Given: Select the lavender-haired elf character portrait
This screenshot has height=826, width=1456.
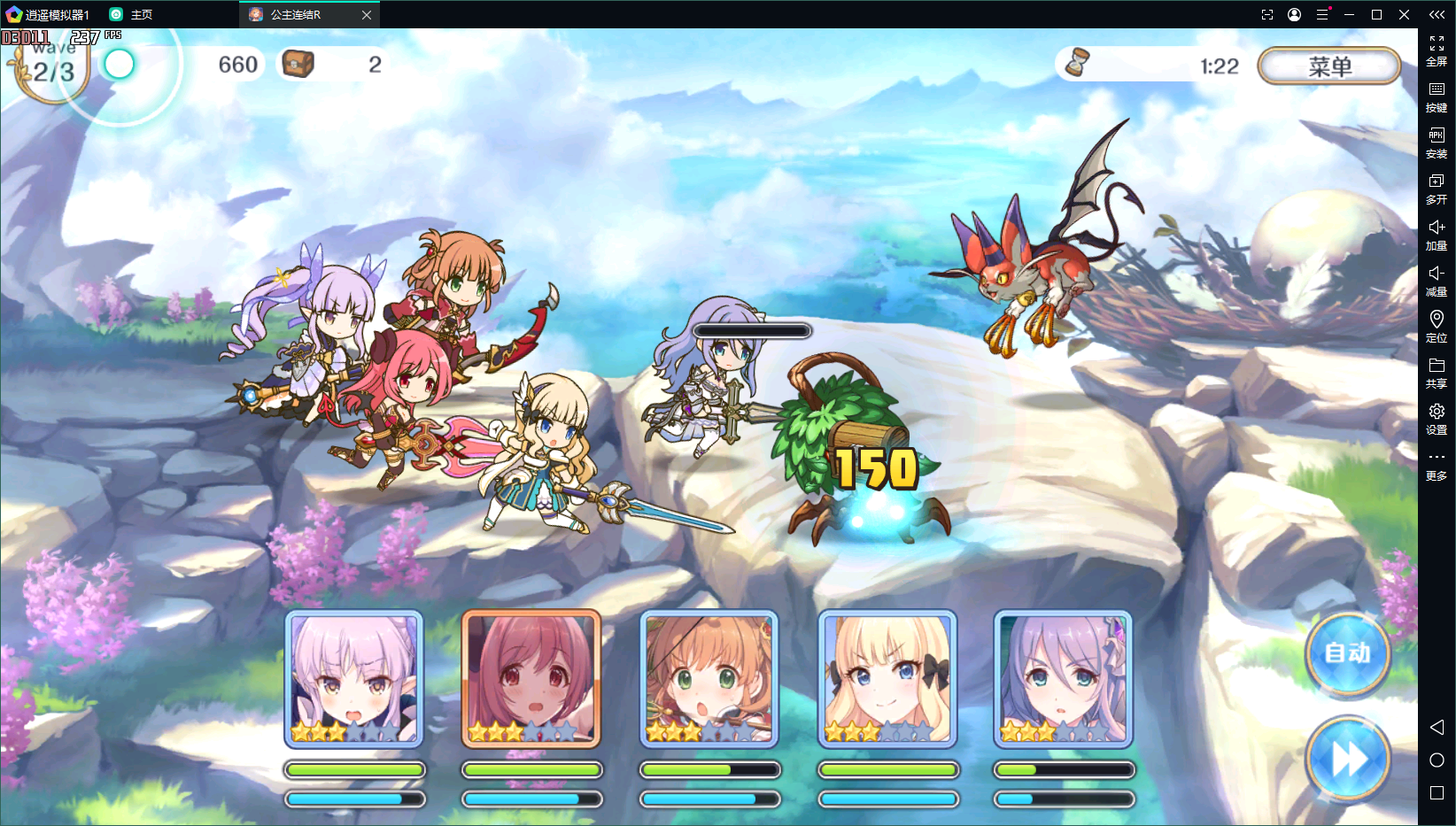Looking at the screenshot, I should (354, 679).
